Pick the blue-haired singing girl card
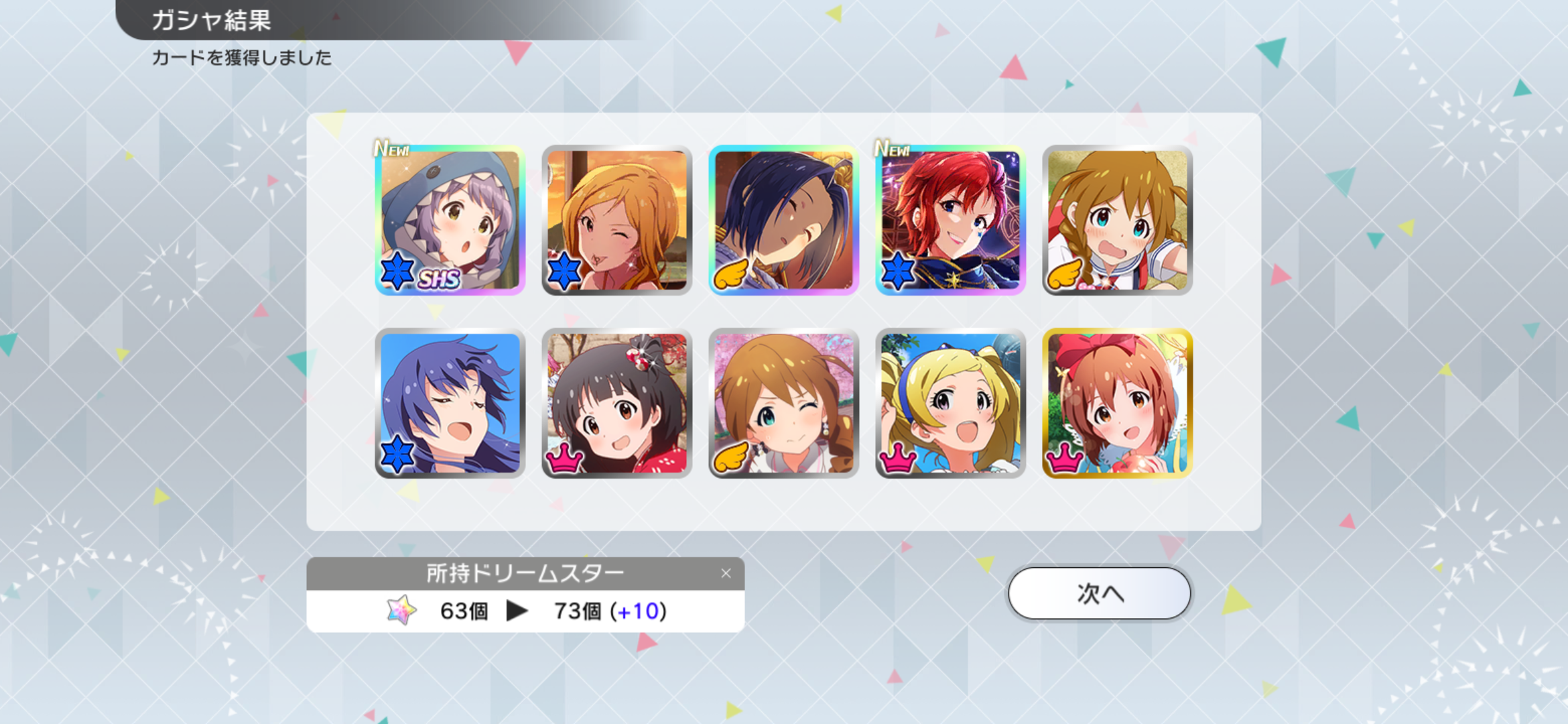1568x724 pixels. point(450,403)
